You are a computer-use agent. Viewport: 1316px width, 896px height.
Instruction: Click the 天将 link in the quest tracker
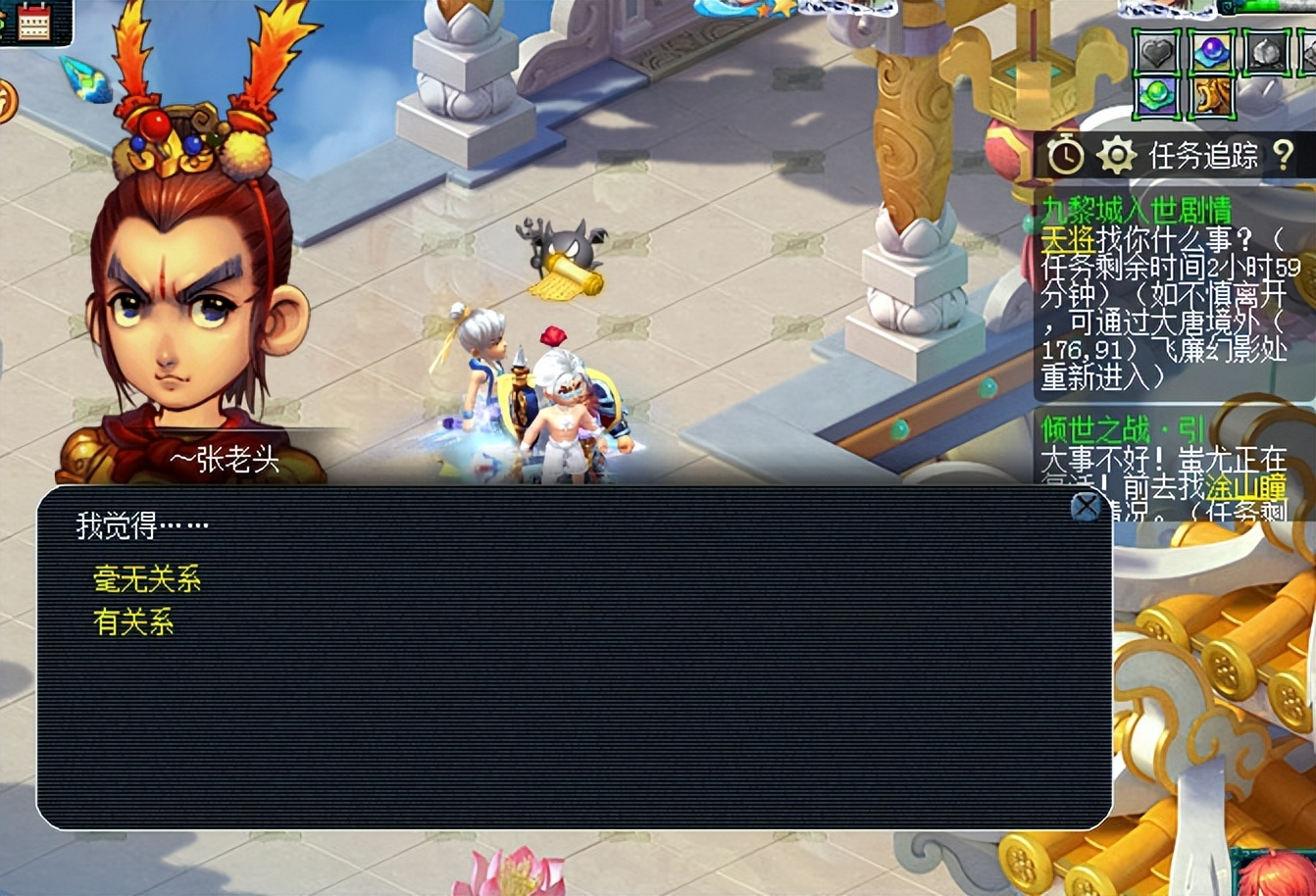[x=1067, y=238]
